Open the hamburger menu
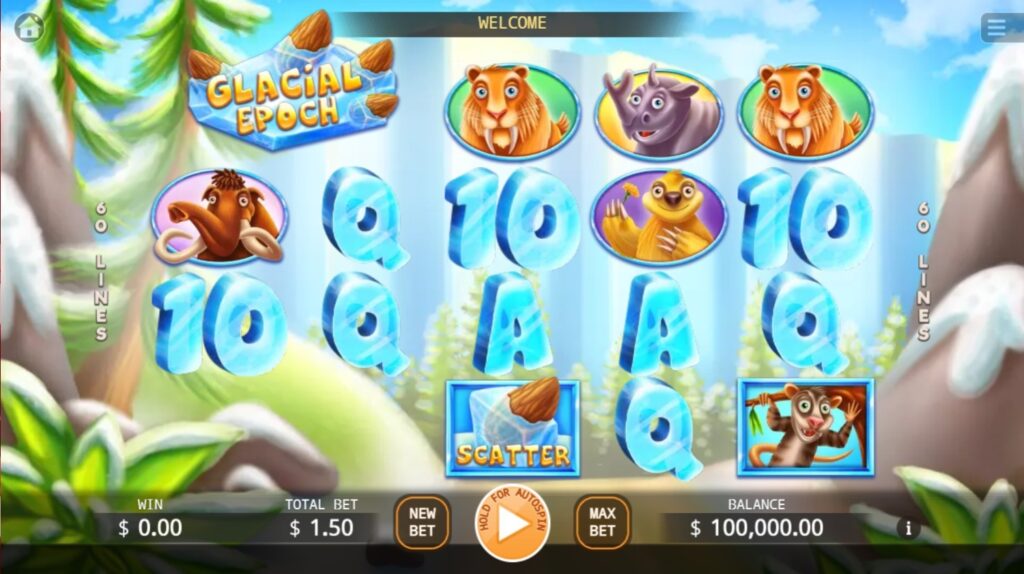Screen dimensions: 1024x574 [x=999, y=27]
